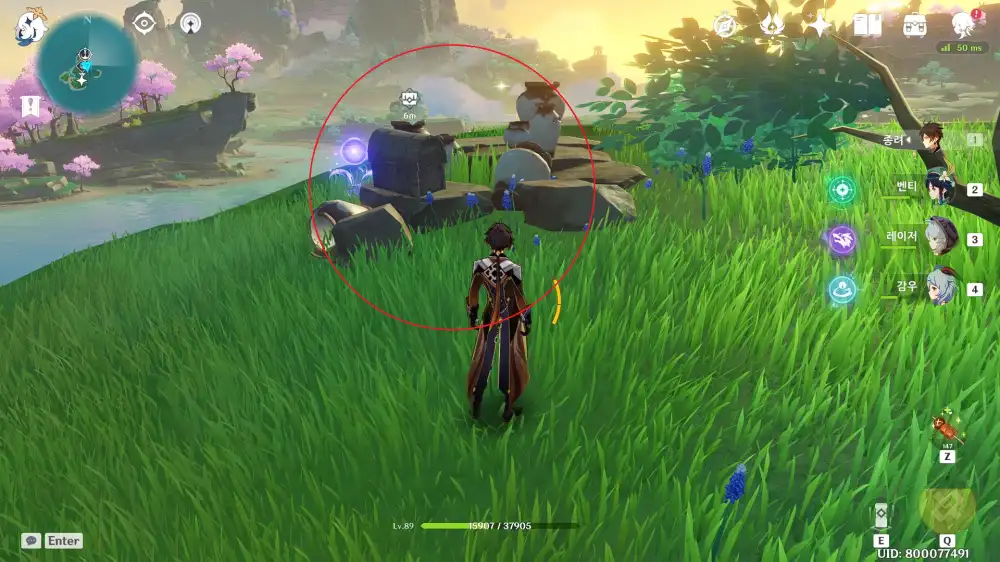
Task: Open the character icon with red alert
Action: (x=963, y=25)
